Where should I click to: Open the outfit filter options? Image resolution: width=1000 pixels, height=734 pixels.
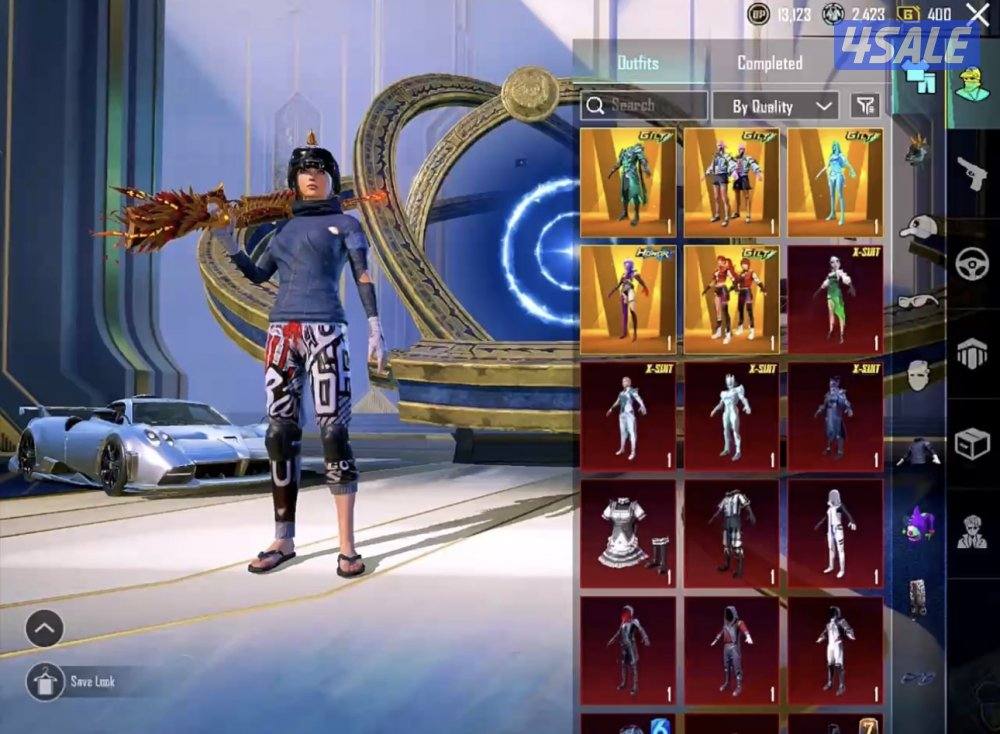pos(865,105)
